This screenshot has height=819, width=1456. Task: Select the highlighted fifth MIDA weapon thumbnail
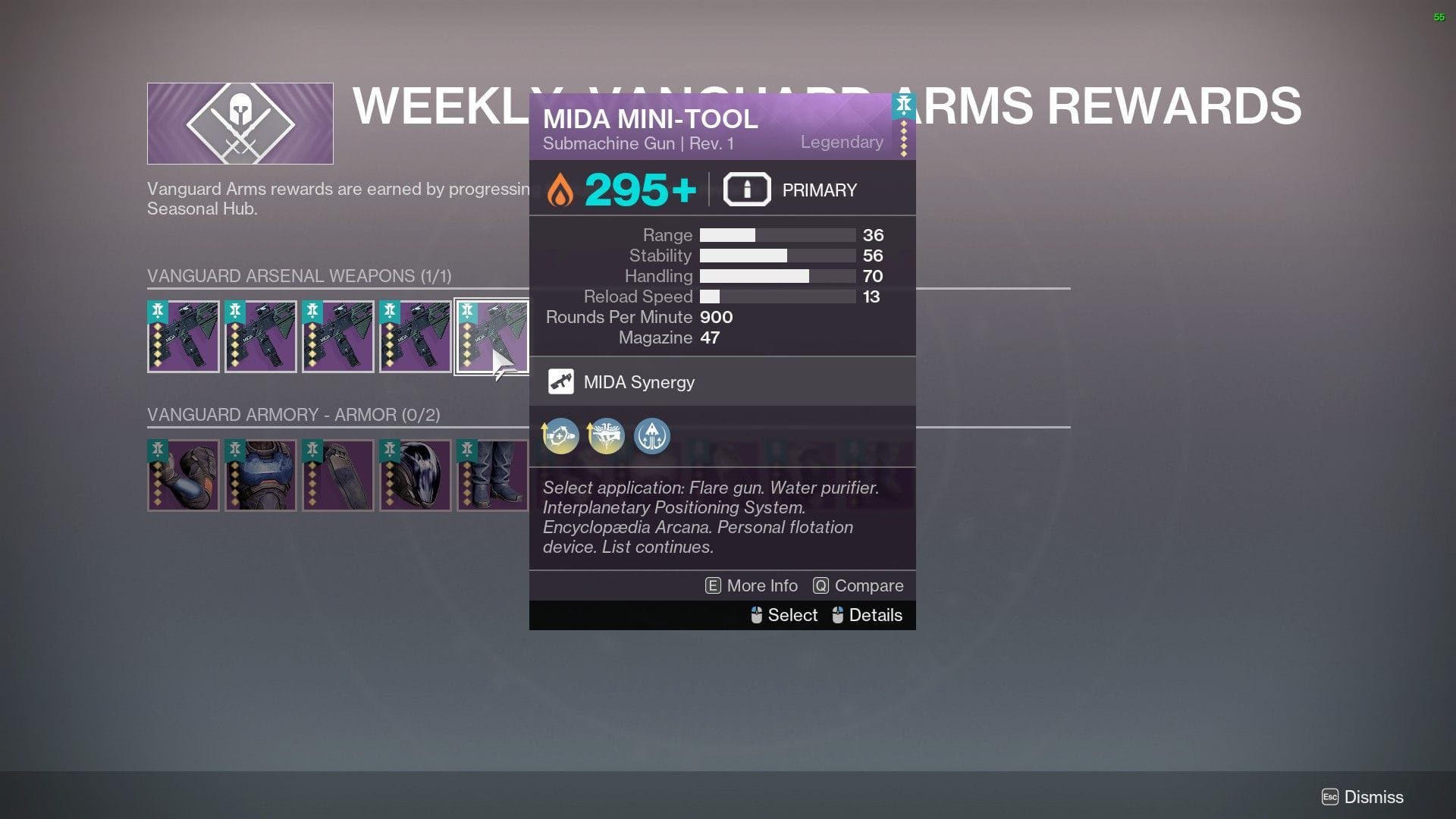click(x=491, y=336)
